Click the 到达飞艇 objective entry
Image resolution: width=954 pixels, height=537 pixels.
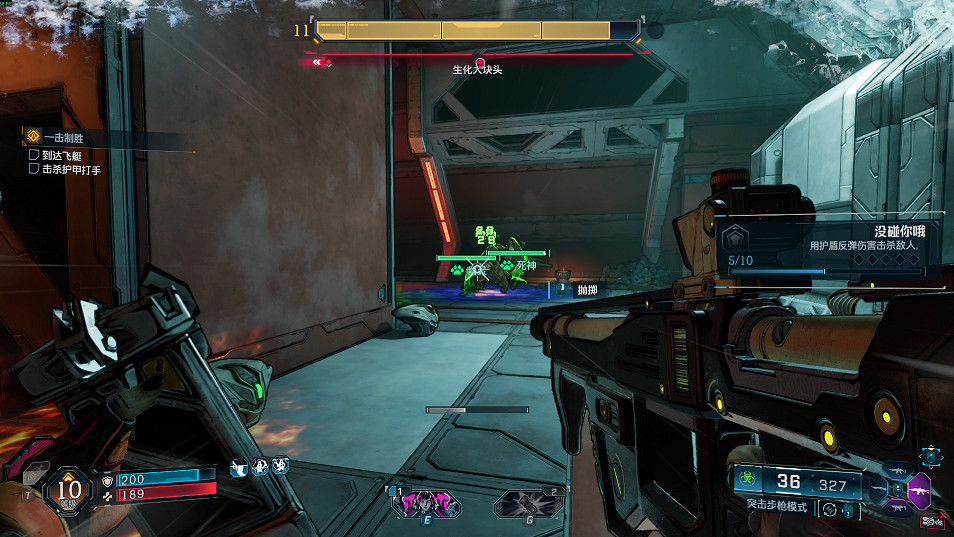62,155
